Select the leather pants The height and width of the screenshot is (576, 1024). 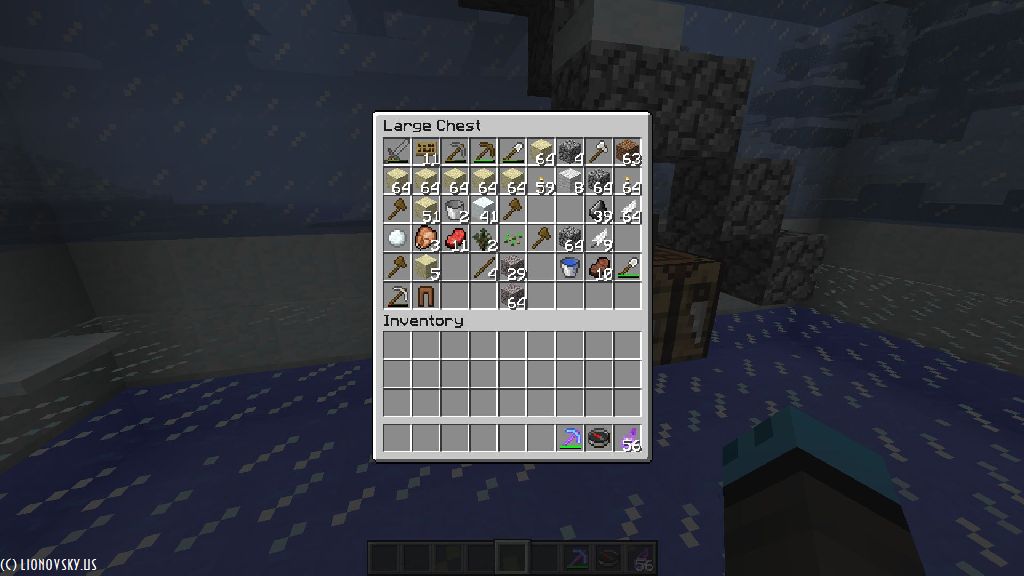coord(426,296)
